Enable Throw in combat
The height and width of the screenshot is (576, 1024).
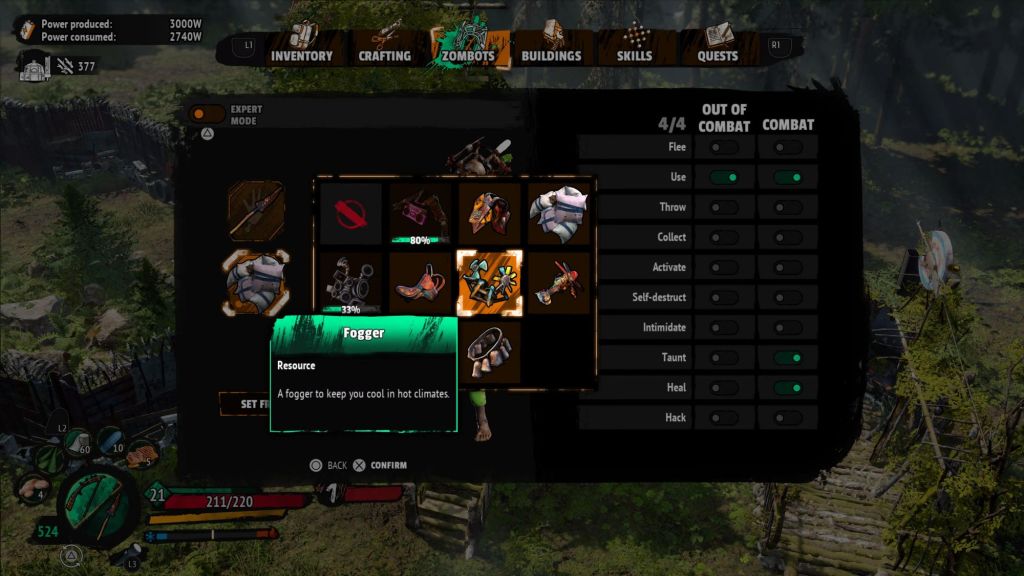[x=788, y=207]
